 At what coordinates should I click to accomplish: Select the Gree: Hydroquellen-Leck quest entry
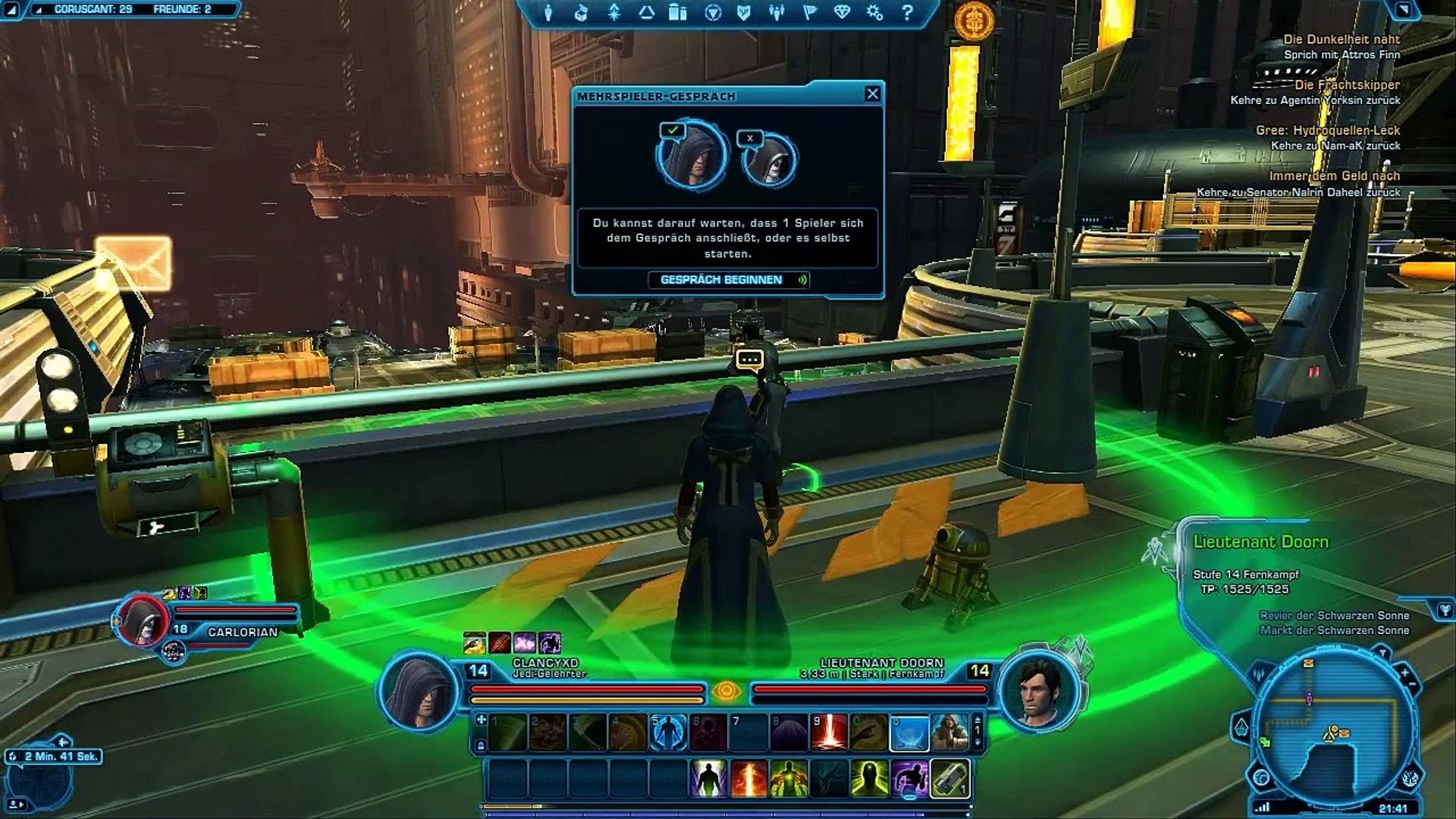(1327, 130)
